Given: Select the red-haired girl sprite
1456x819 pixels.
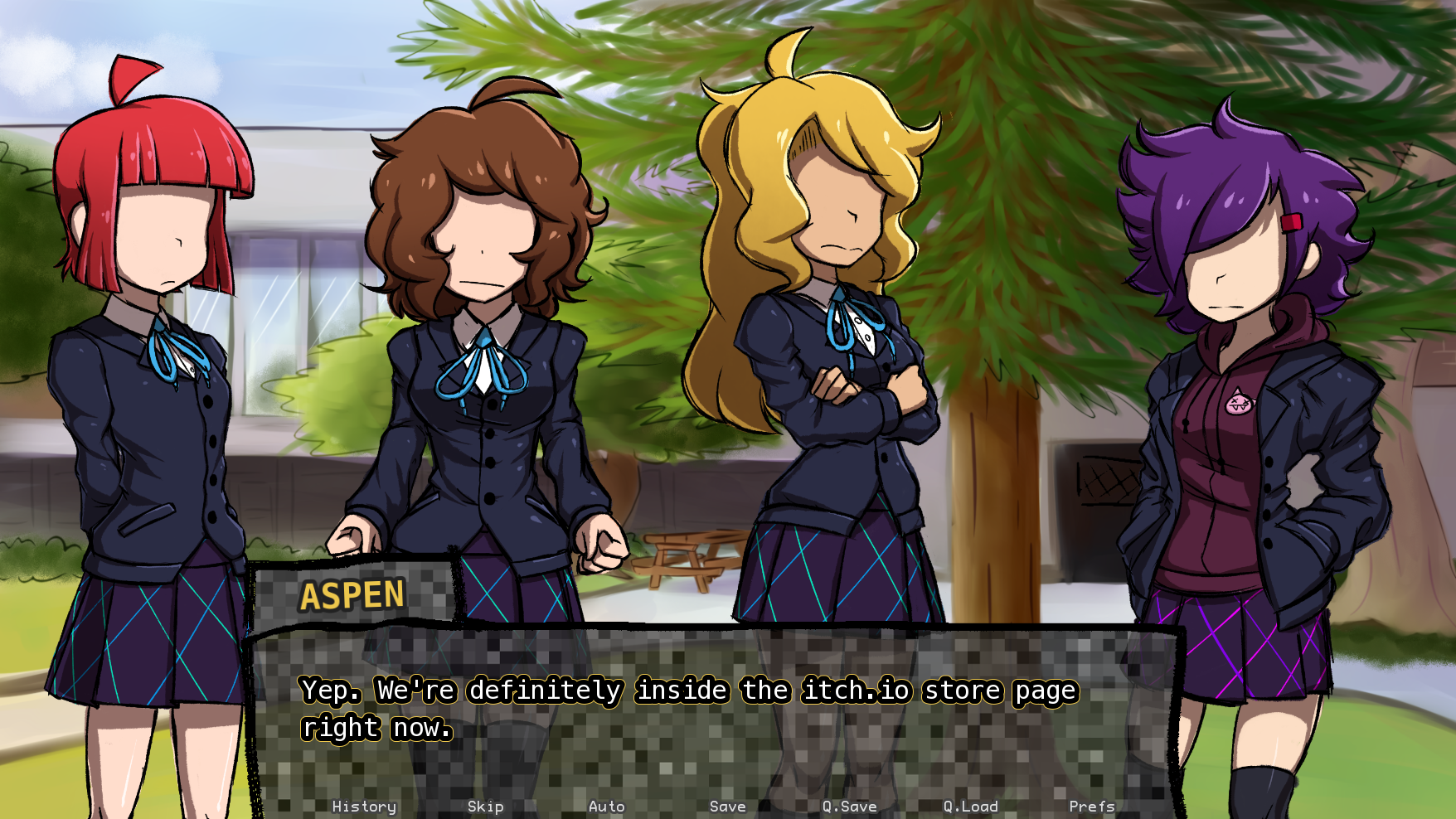Looking at the screenshot, I should 149,373.
